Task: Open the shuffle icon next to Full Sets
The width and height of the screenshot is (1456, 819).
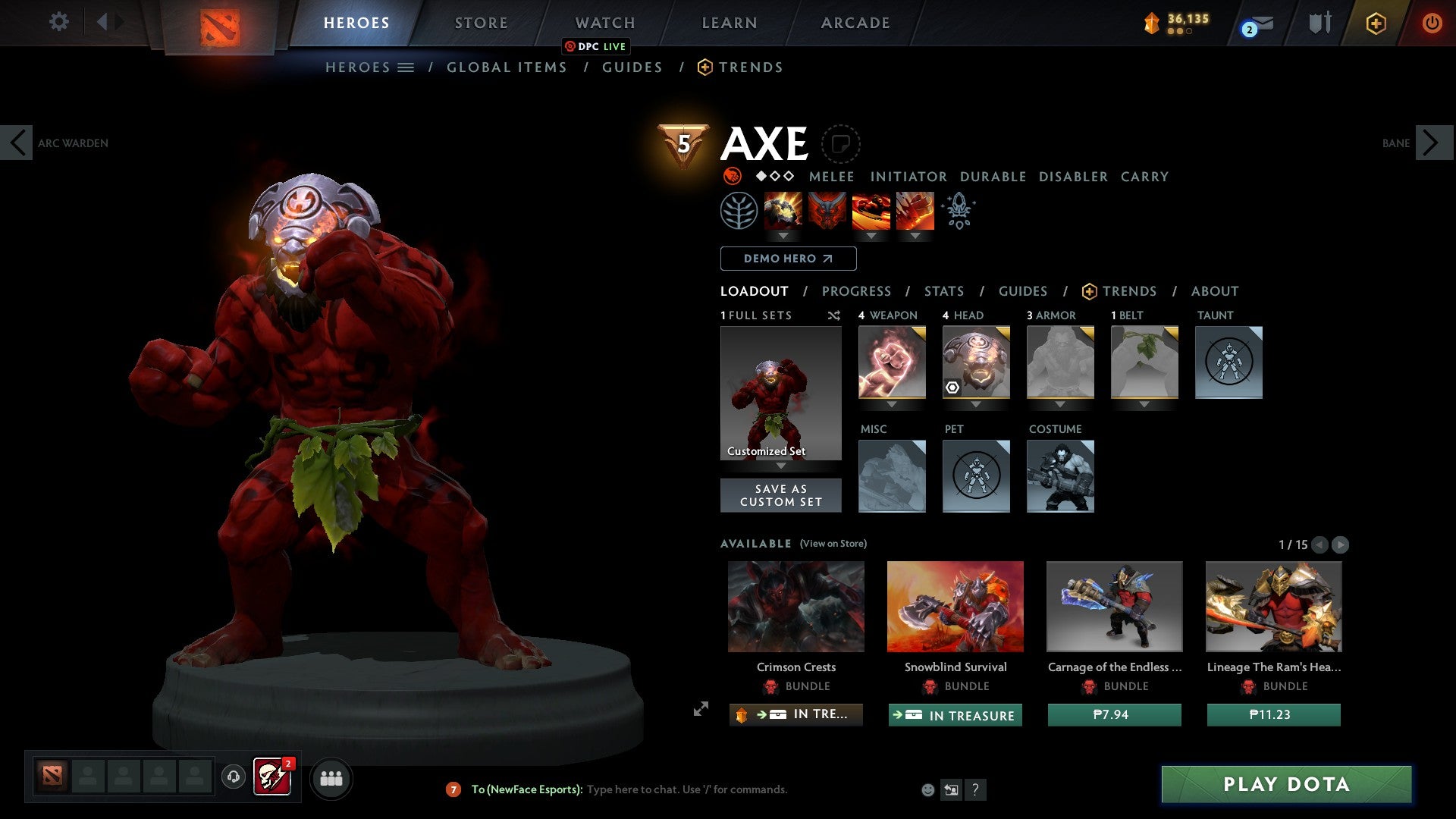Action: (x=834, y=316)
